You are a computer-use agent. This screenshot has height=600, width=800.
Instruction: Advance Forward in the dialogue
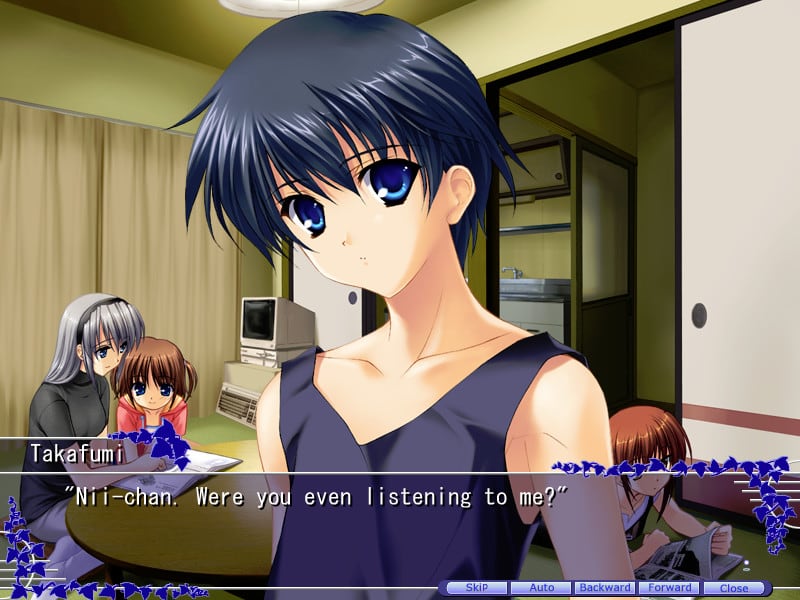click(669, 588)
